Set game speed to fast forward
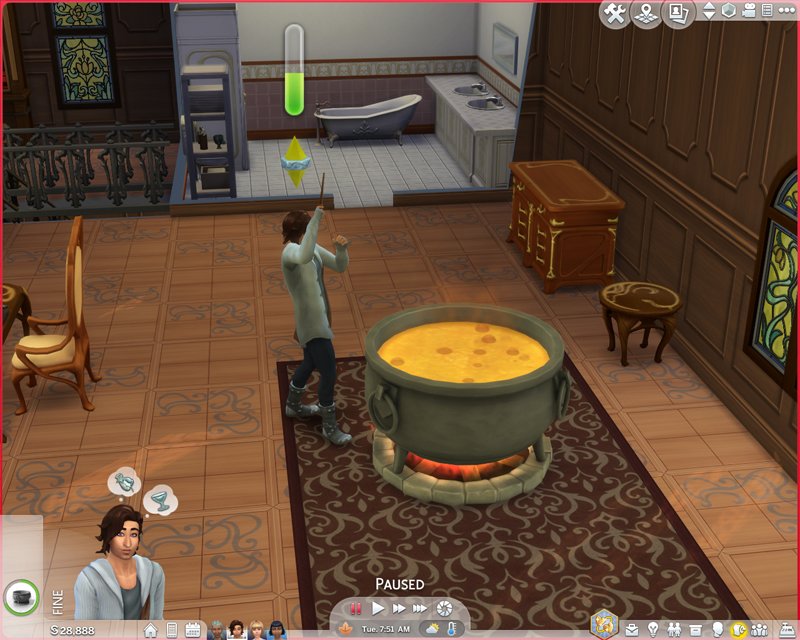800x640 pixels. pyautogui.click(x=399, y=607)
